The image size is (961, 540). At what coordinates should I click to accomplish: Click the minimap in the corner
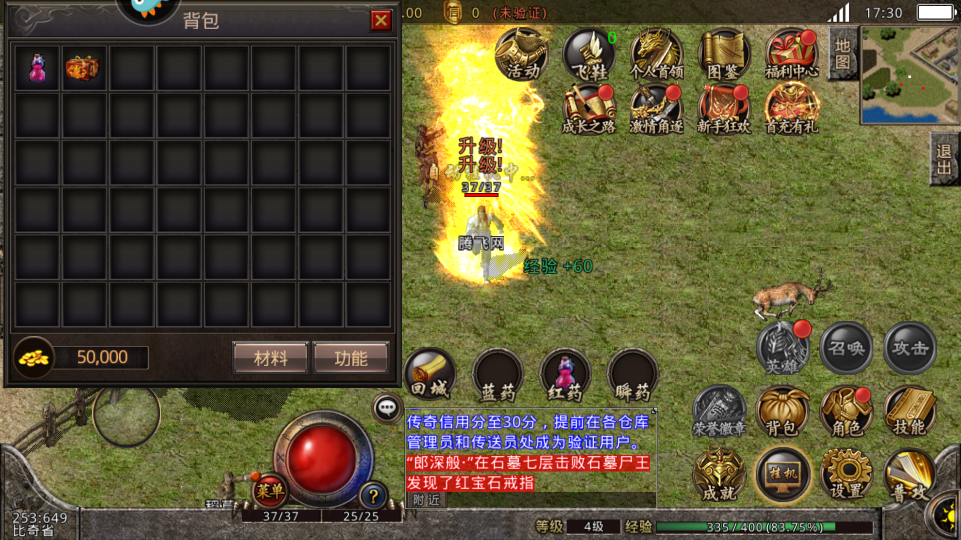(x=909, y=73)
